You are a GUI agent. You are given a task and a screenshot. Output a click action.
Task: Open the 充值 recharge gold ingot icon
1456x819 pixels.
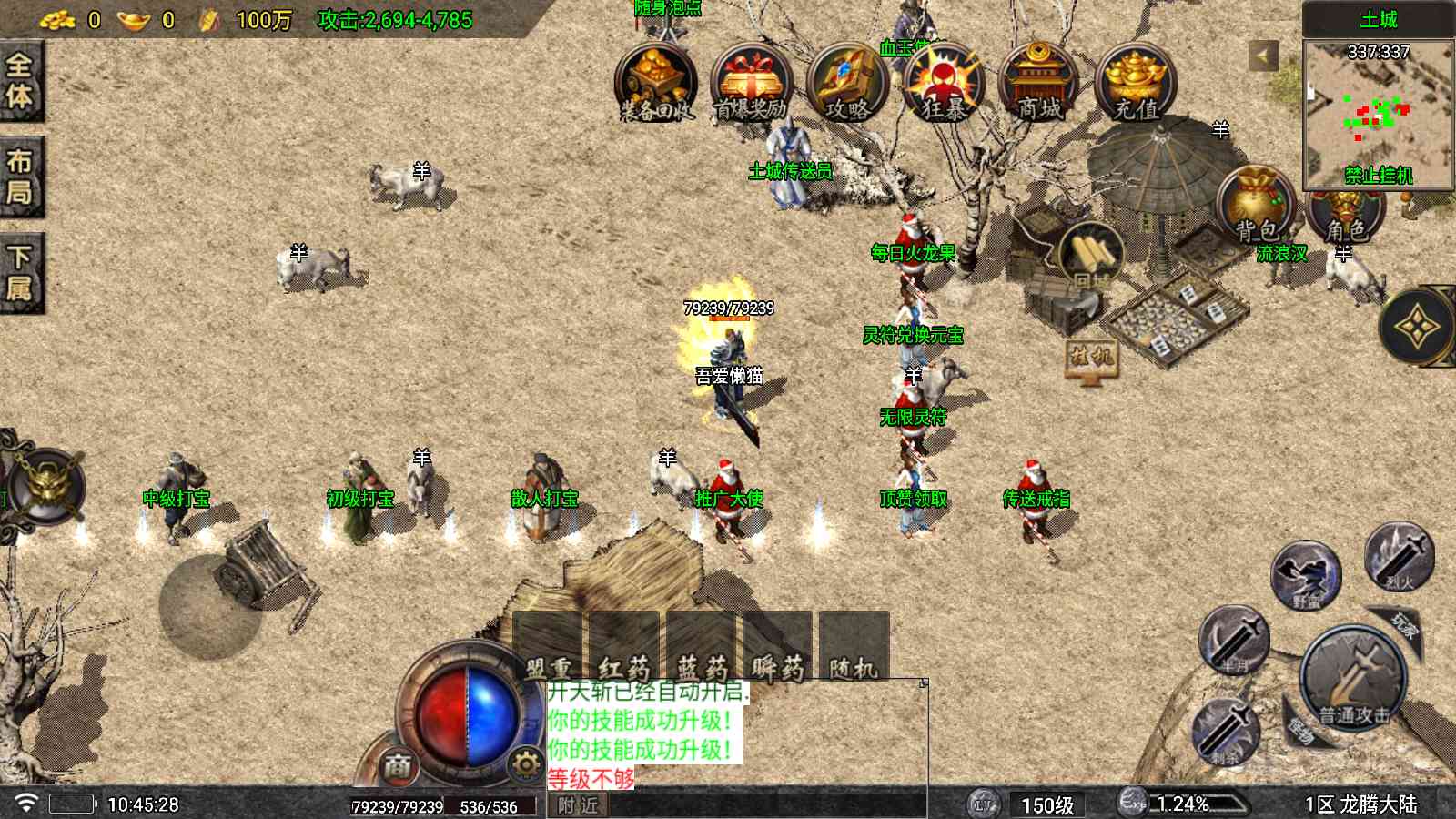point(1135,84)
